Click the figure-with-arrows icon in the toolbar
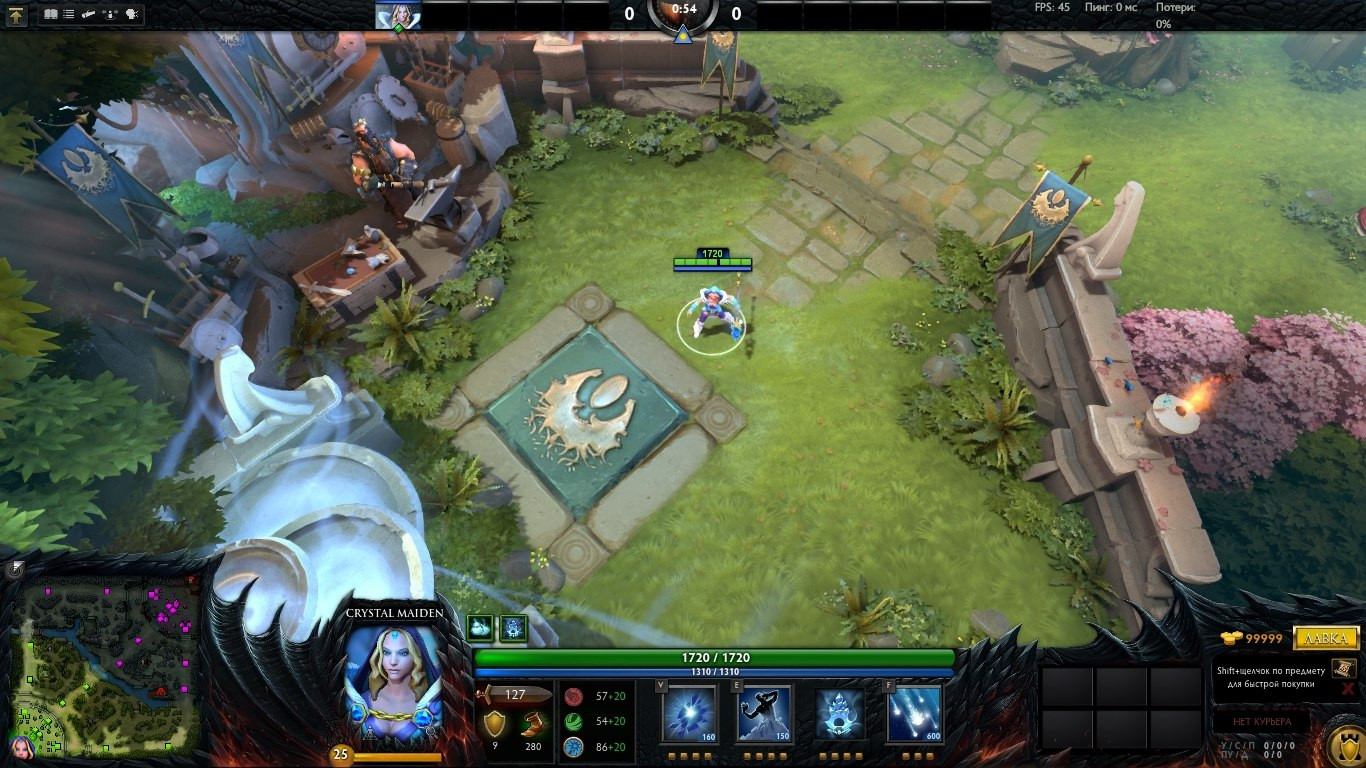1366x768 pixels. click(111, 15)
